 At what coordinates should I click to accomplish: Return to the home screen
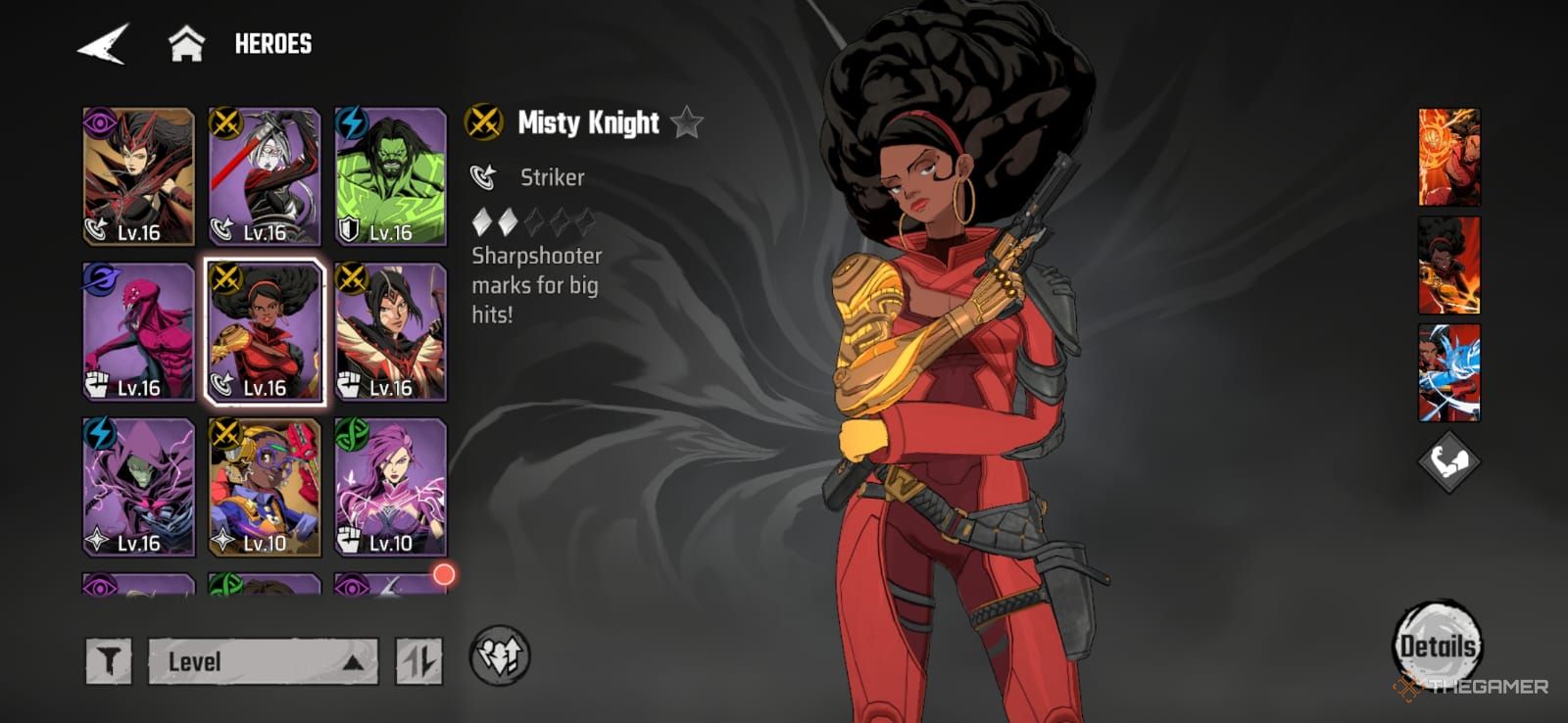[x=186, y=44]
